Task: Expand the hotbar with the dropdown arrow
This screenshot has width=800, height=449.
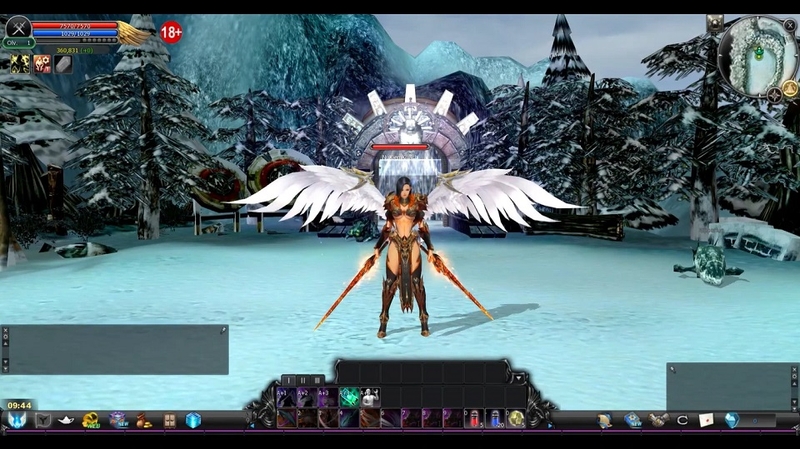Action: pos(517,378)
